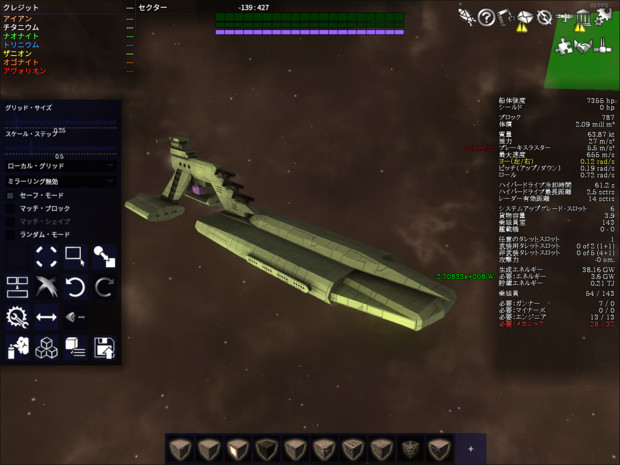The height and width of the screenshot is (465, 620).
Task: Enable the Random Mode checkbox
Action: (x=11, y=234)
